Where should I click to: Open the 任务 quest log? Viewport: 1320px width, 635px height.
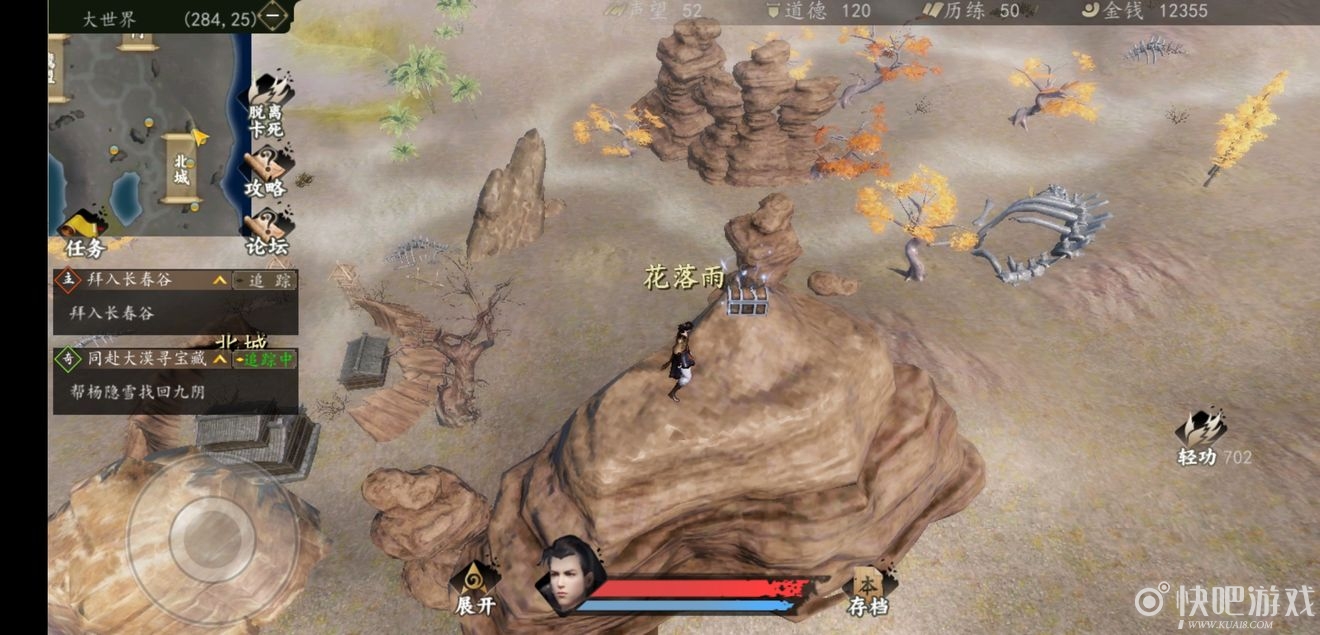[85, 233]
